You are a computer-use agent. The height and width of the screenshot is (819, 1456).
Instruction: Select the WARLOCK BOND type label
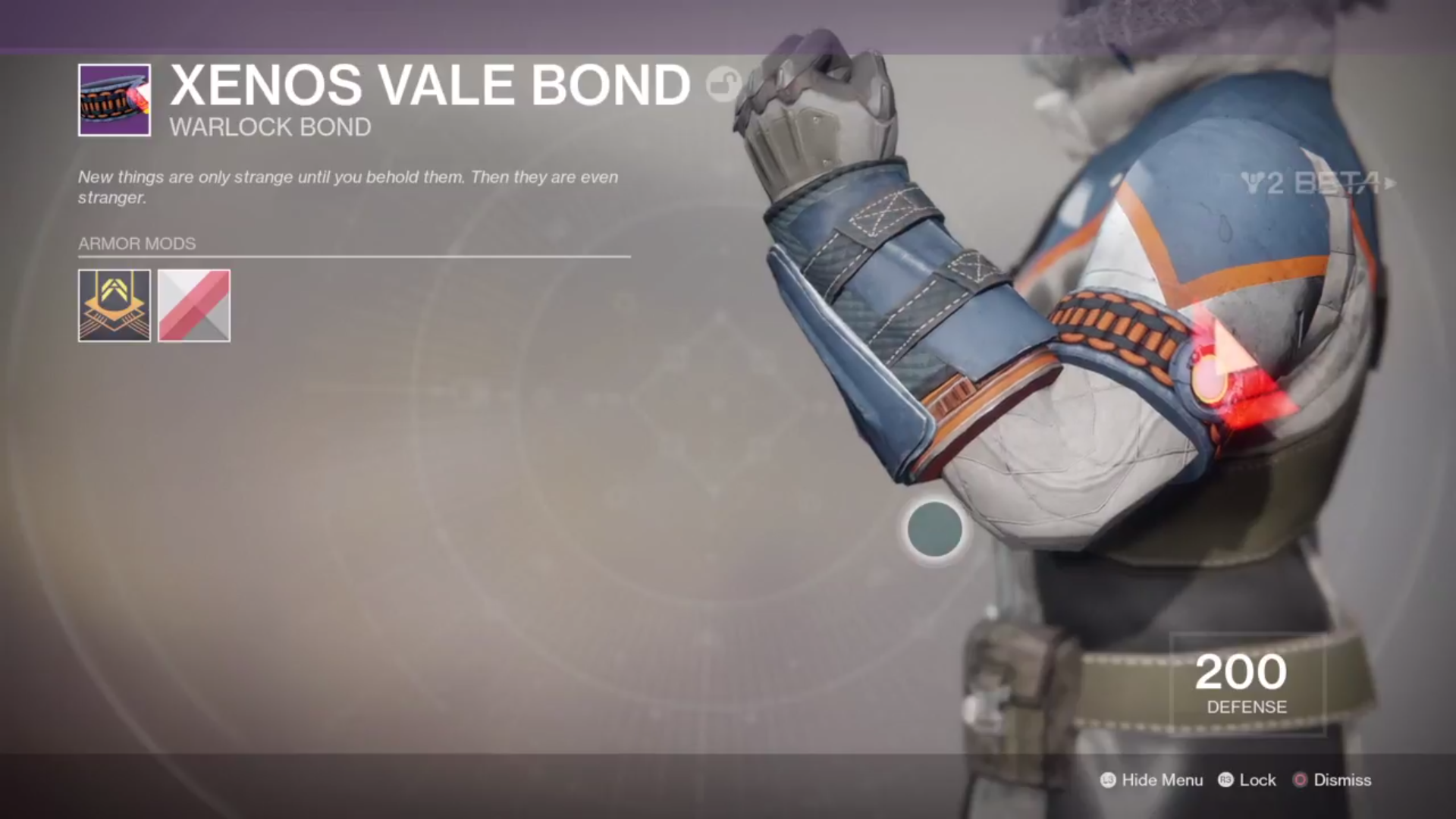tap(270, 127)
